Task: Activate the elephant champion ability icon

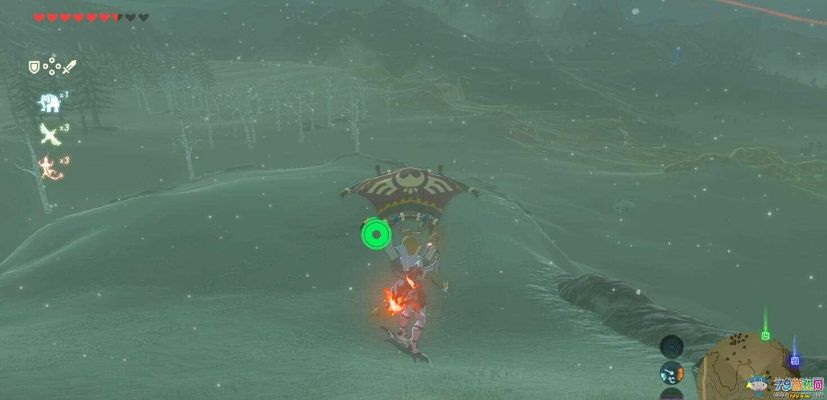Action: coord(48,101)
